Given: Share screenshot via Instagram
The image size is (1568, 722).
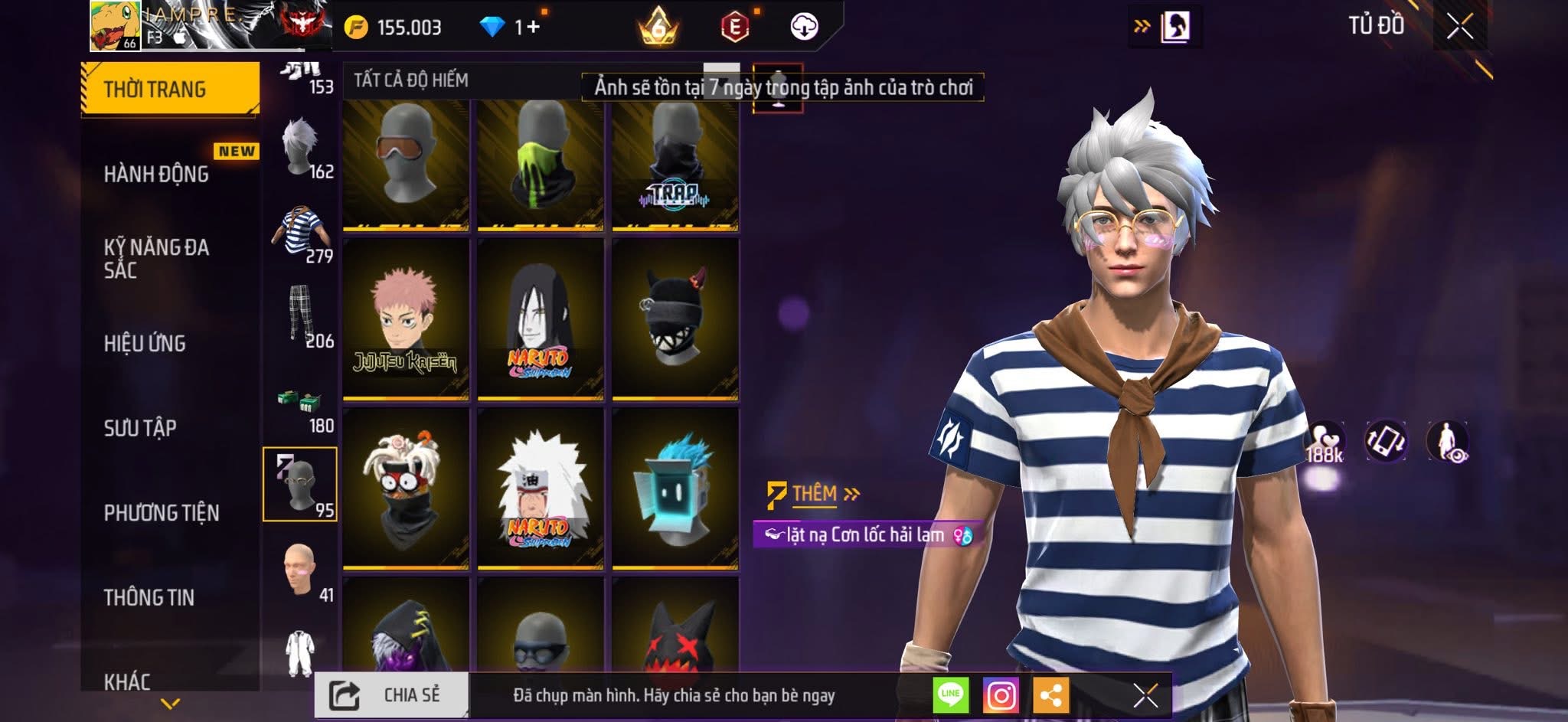Looking at the screenshot, I should tap(1001, 695).
